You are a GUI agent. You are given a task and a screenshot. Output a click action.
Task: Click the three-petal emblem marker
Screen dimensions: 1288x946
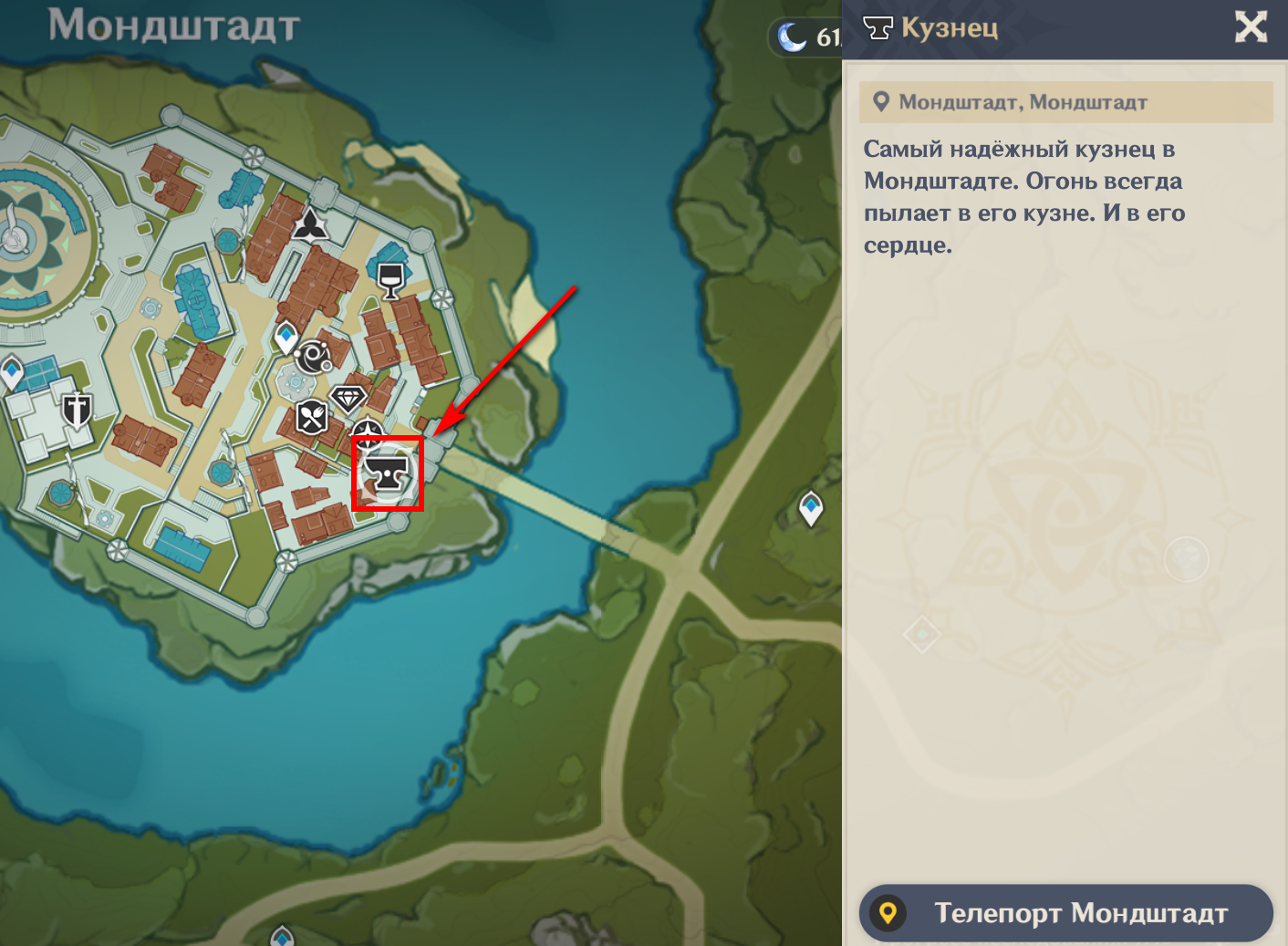coord(310,224)
